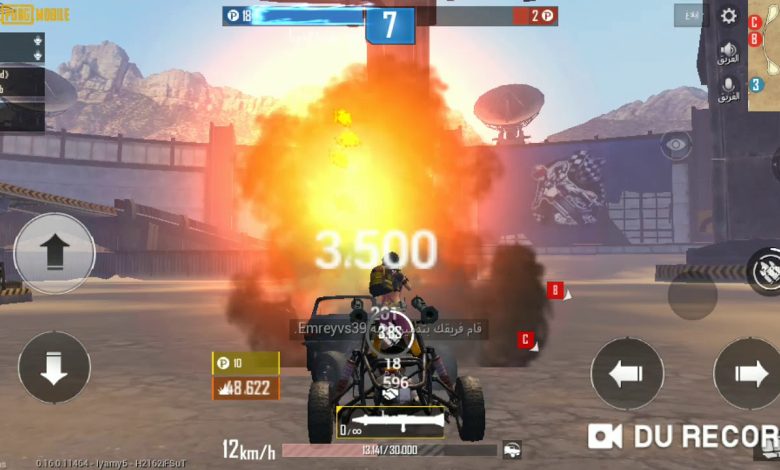Steer right with the right arrow button
780x470 pixels.
click(x=748, y=373)
